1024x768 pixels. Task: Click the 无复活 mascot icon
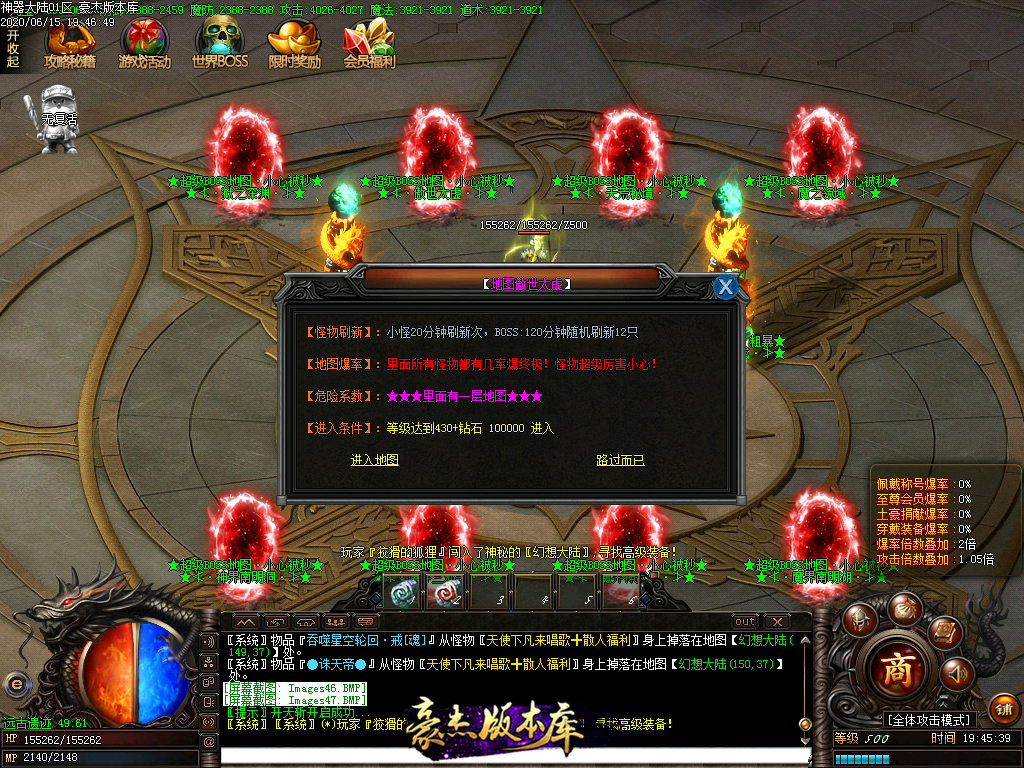click(x=58, y=122)
